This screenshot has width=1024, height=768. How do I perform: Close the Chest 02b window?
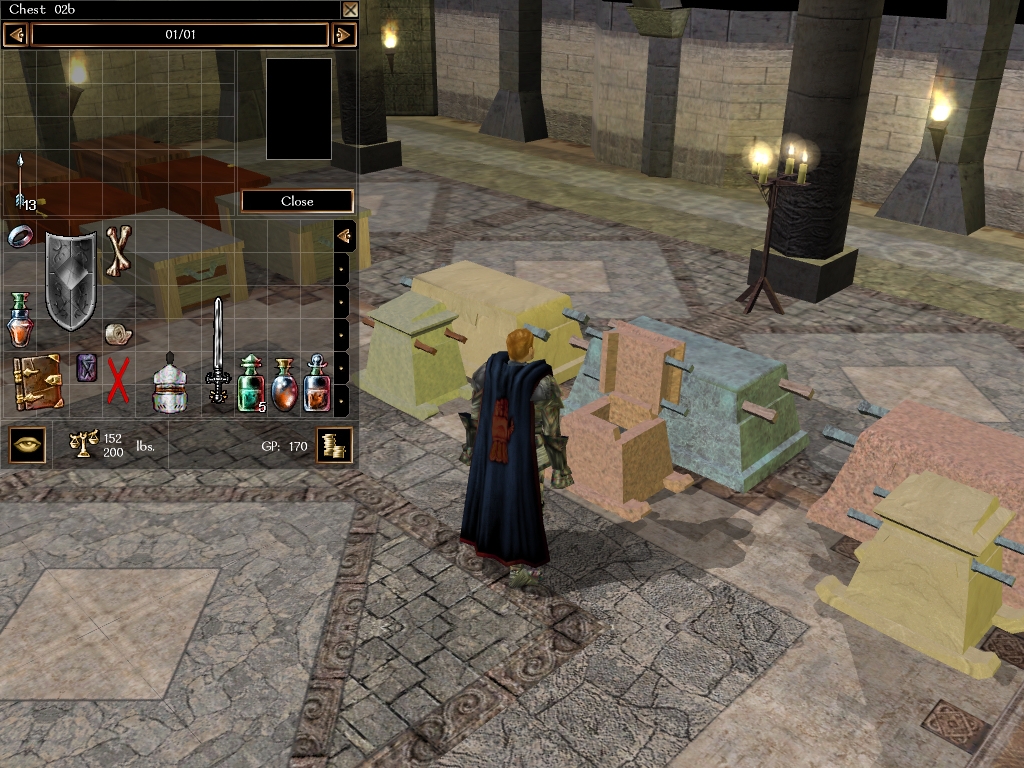350,10
